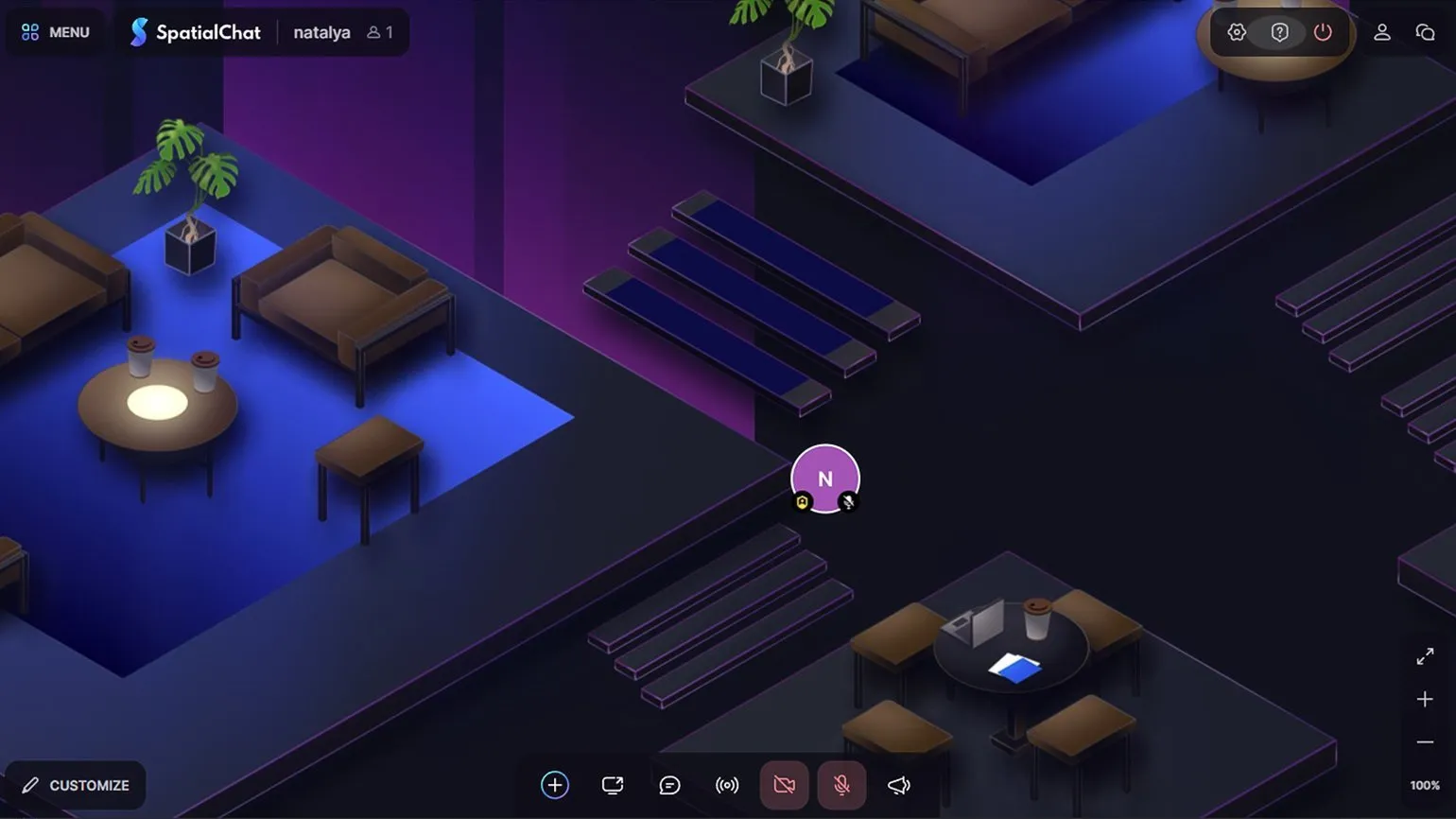Toggle fullscreen with the expand arrows

[1425, 656]
